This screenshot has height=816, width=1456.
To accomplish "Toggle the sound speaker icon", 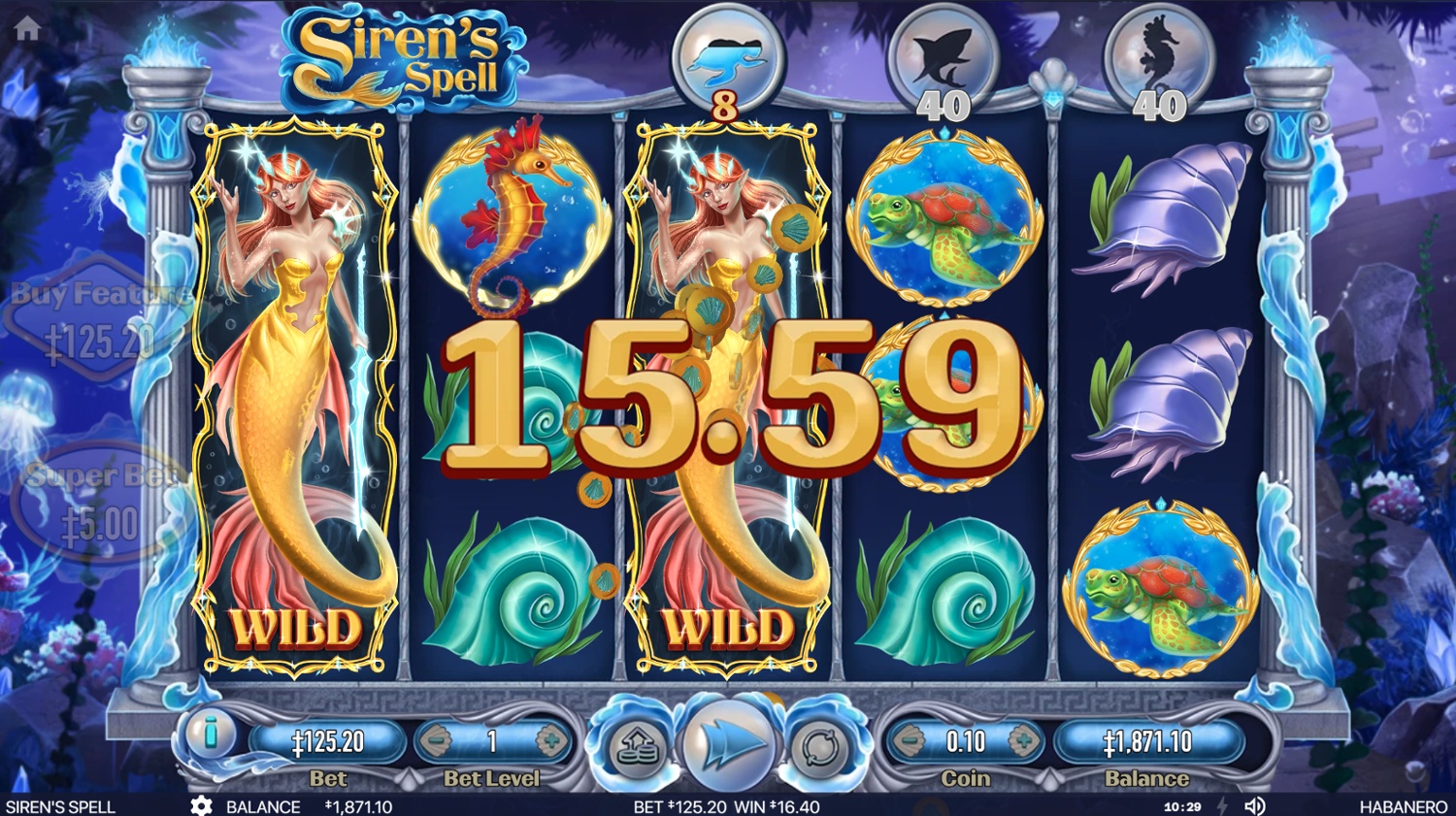I will tap(1255, 806).
